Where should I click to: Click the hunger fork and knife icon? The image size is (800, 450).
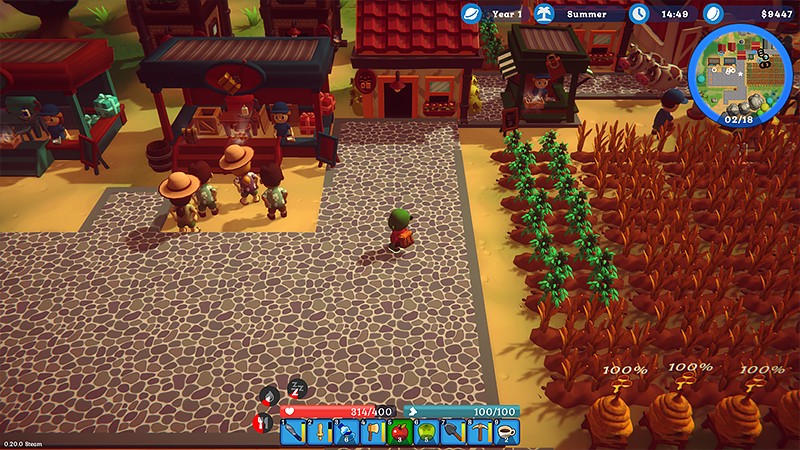[265, 423]
